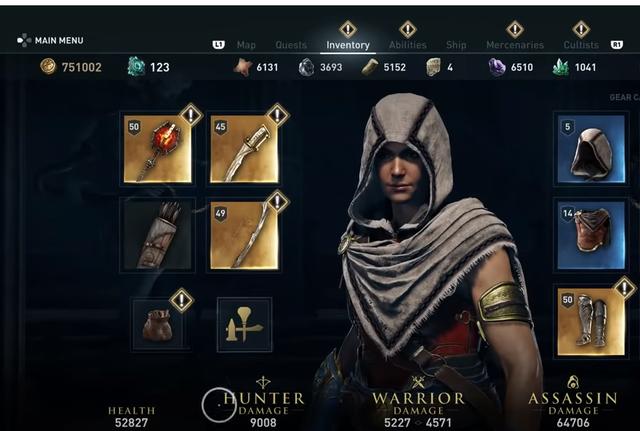This screenshot has width=640, height=431.
Task: Select the Inventory tab
Action: 348,45
